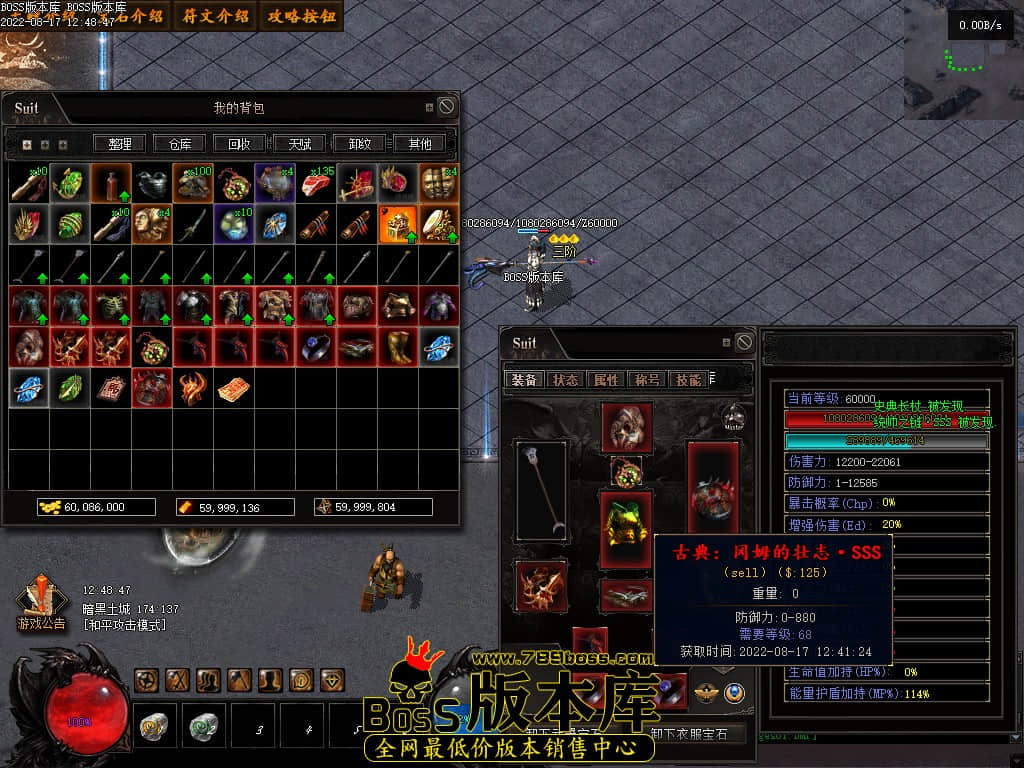Close the character equipment window

coord(744,343)
